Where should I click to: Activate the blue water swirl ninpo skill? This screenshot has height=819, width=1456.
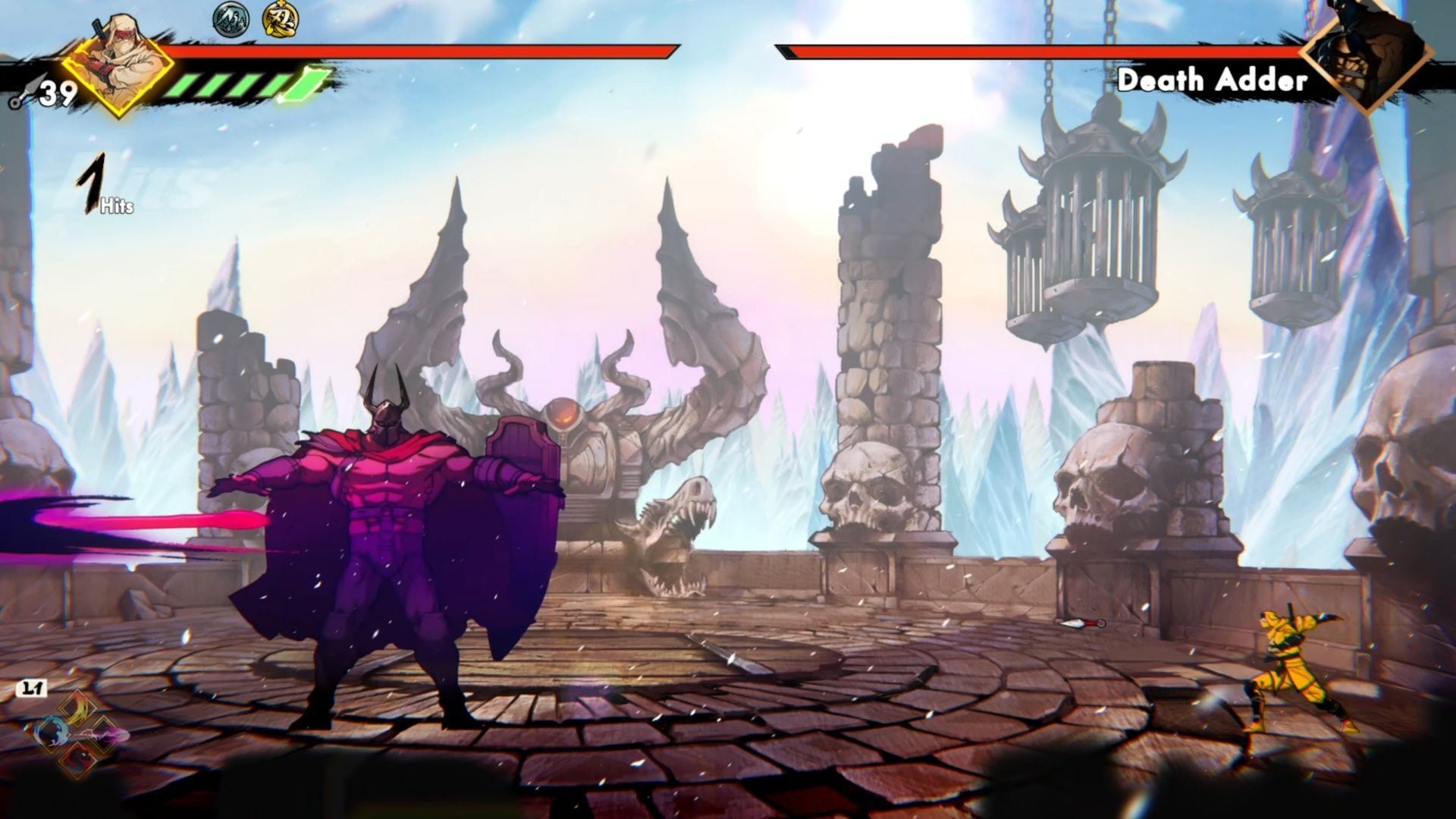point(52,733)
